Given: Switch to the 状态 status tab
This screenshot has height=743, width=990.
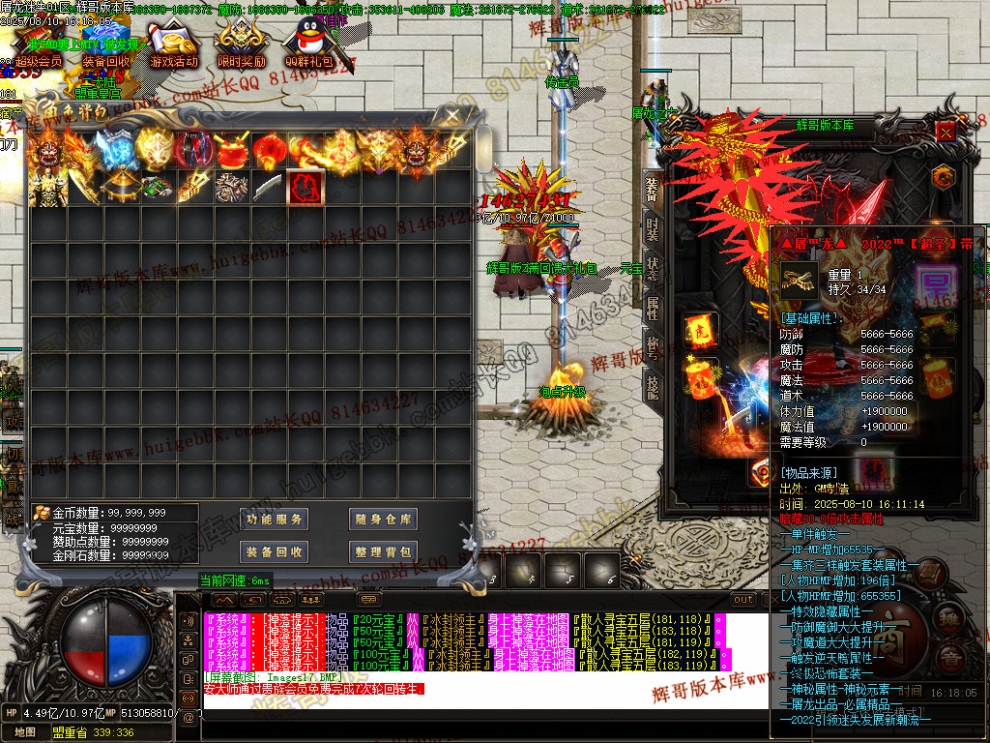Looking at the screenshot, I should tap(652, 265).
